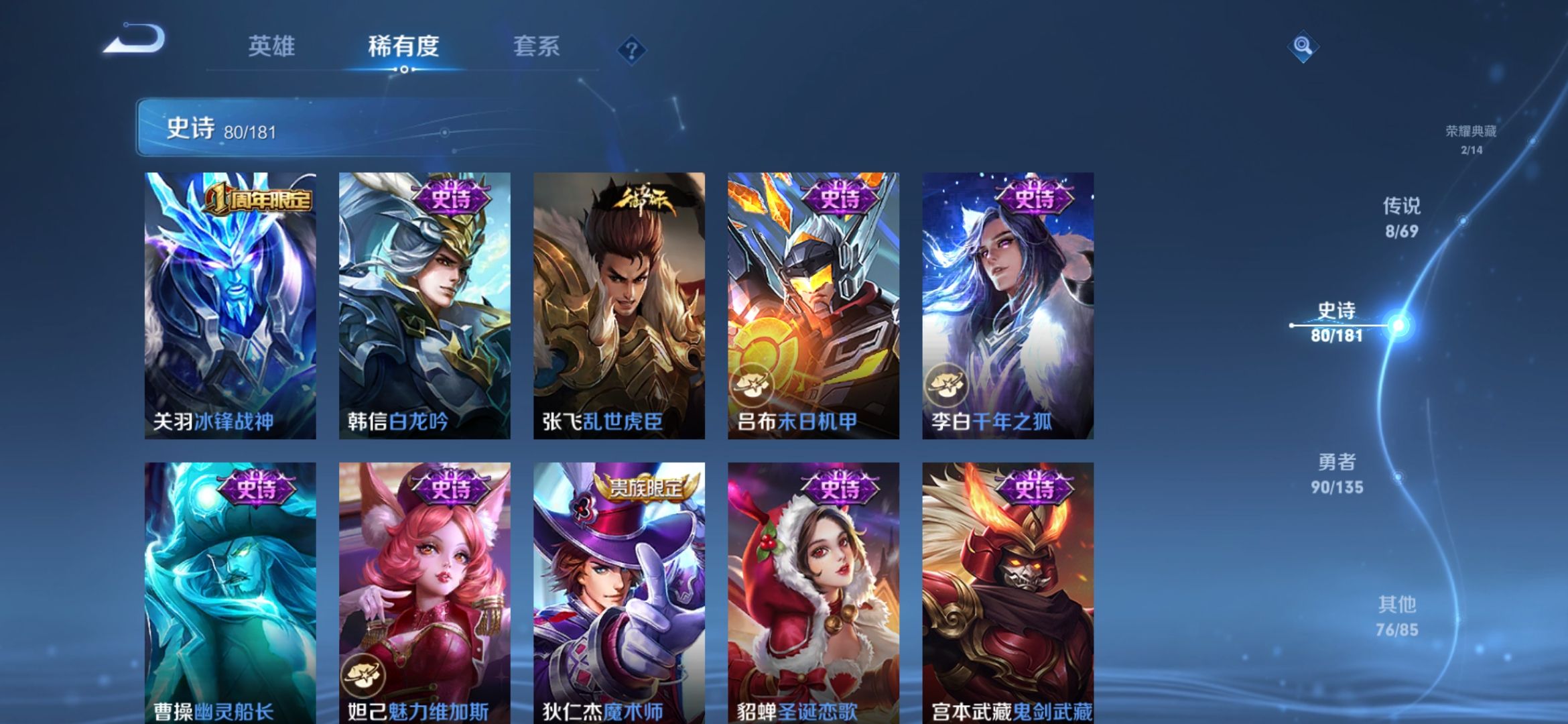Select the 貂蝉 圣诞恋歌 skin card
This screenshot has height=724, width=1568.
click(x=813, y=593)
